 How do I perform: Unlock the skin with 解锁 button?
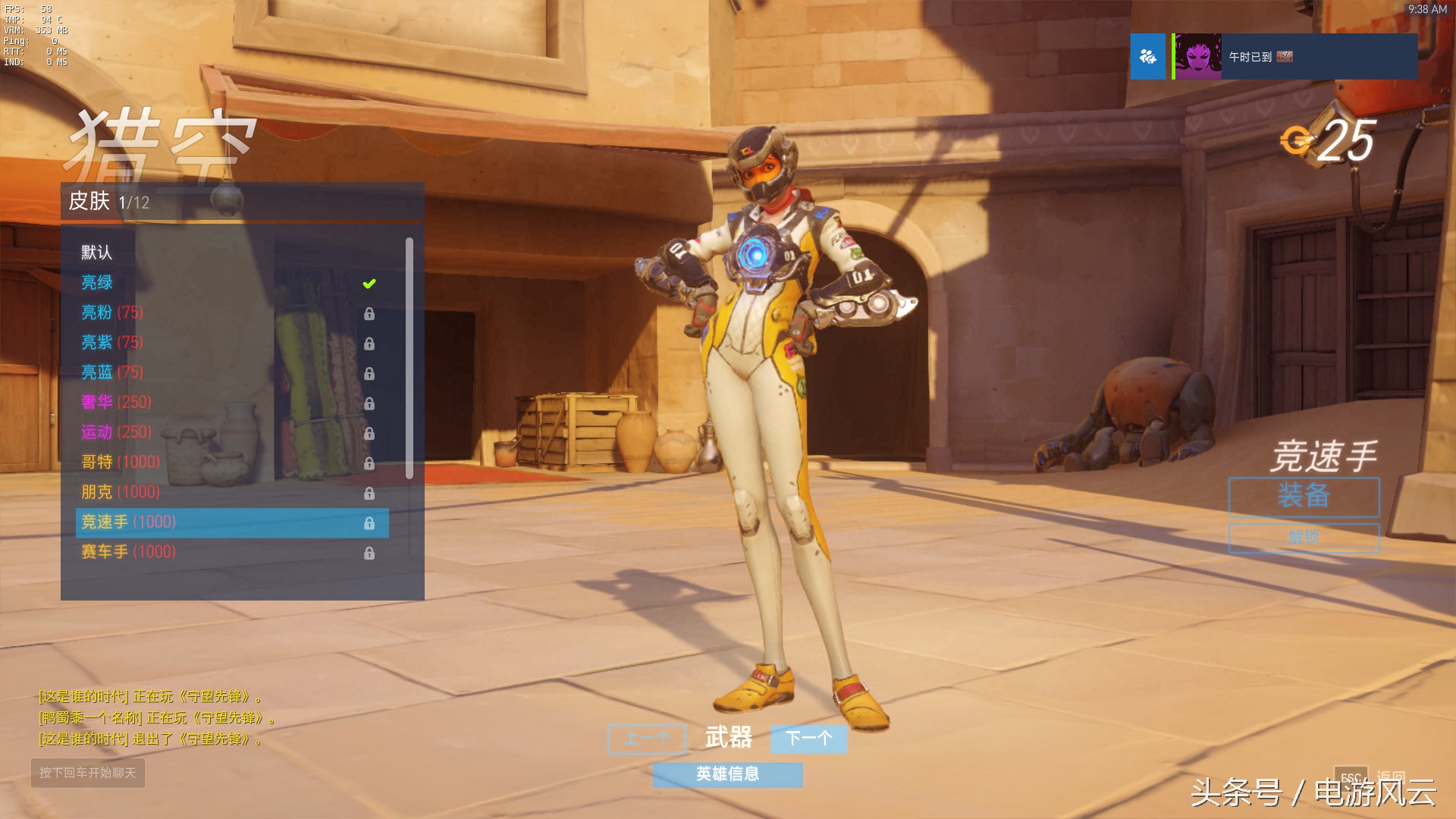tap(1304, 538)
